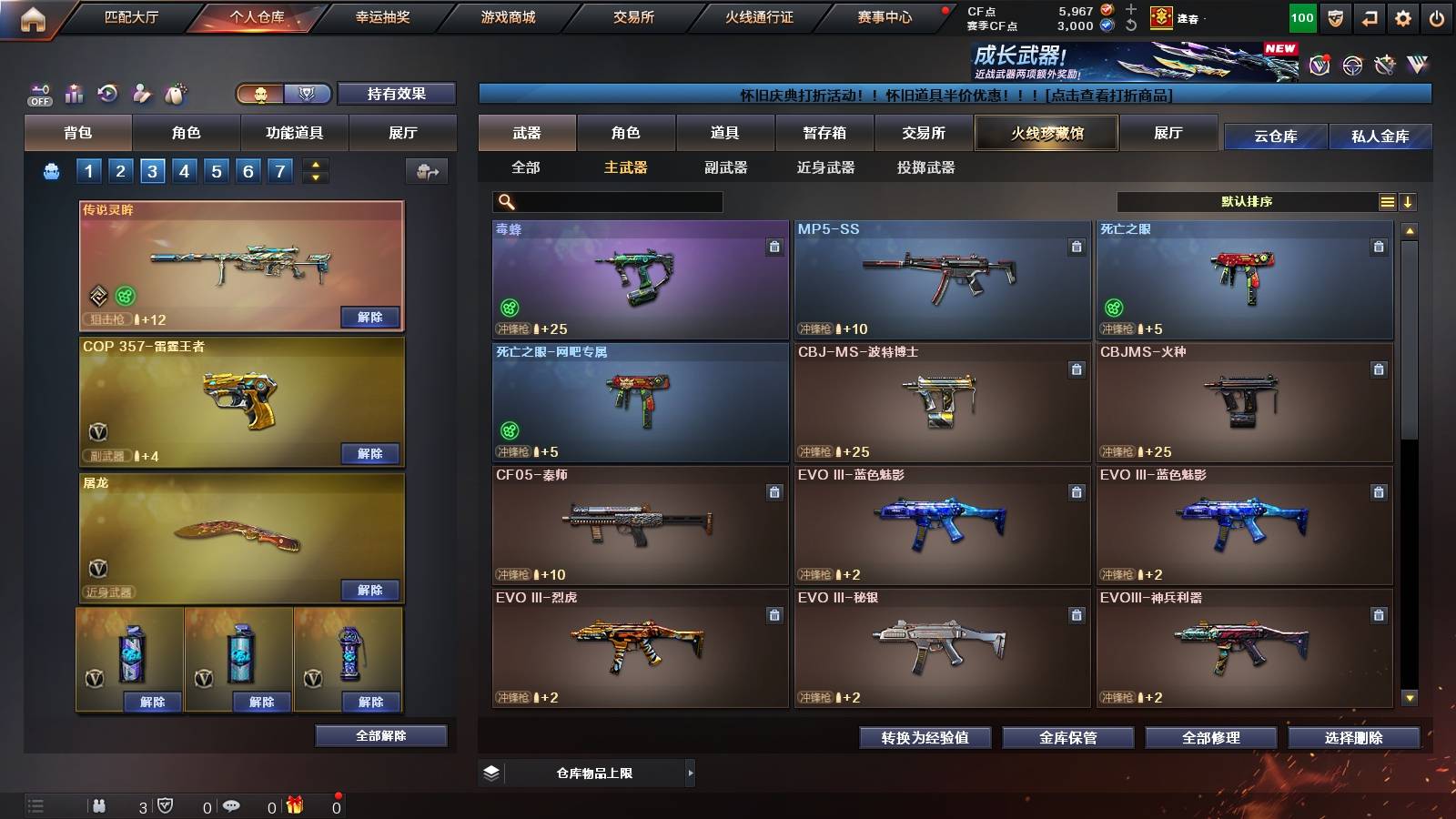1456x819 pixels.
Task: Open the 默认排序 sort dropdown
Action: (x=1247, y=201)
